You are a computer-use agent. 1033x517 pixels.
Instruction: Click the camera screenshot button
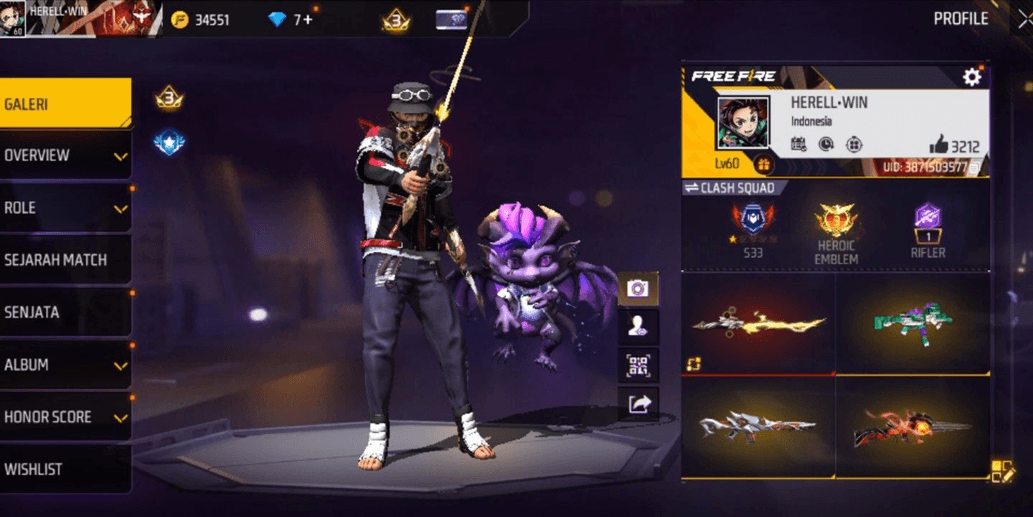(x=638, y=289)
